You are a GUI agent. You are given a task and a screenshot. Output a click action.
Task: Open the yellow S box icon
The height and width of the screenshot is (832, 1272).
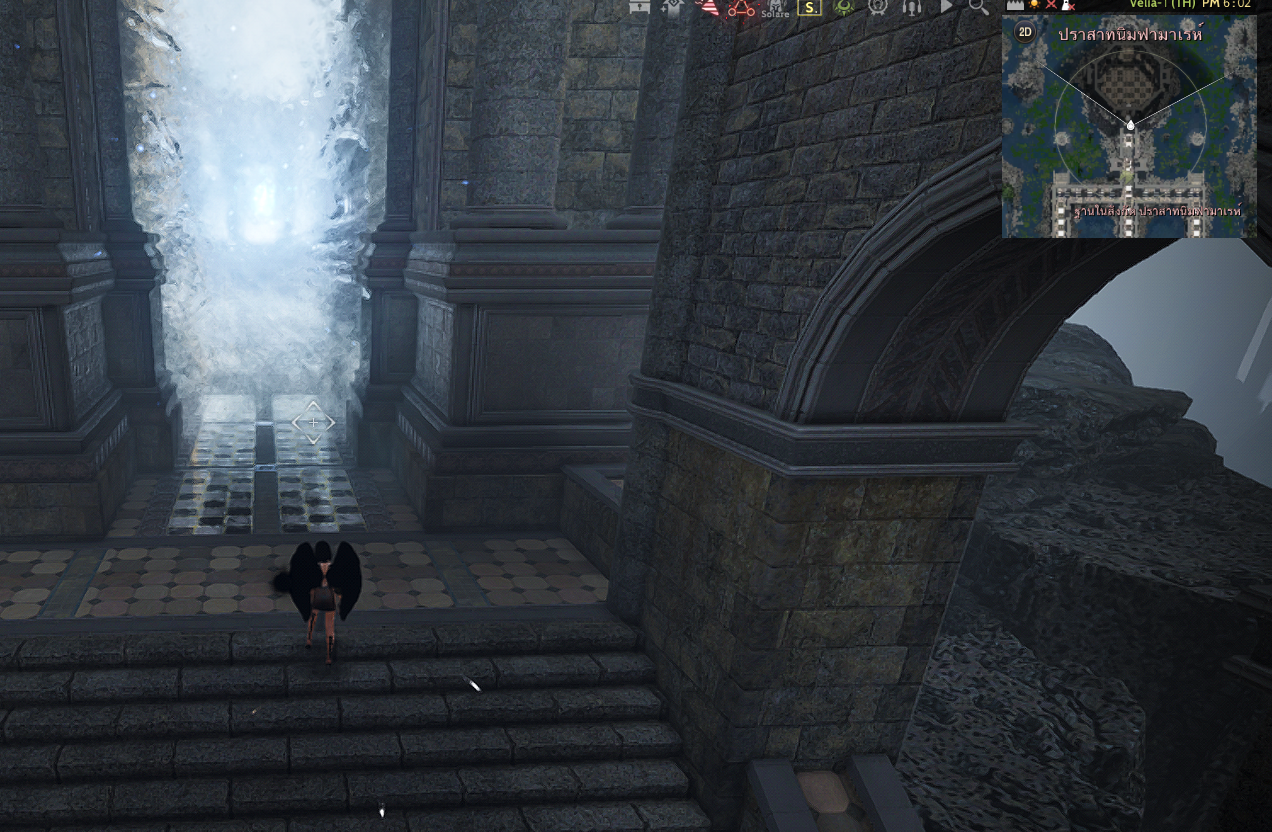(809, 8)
